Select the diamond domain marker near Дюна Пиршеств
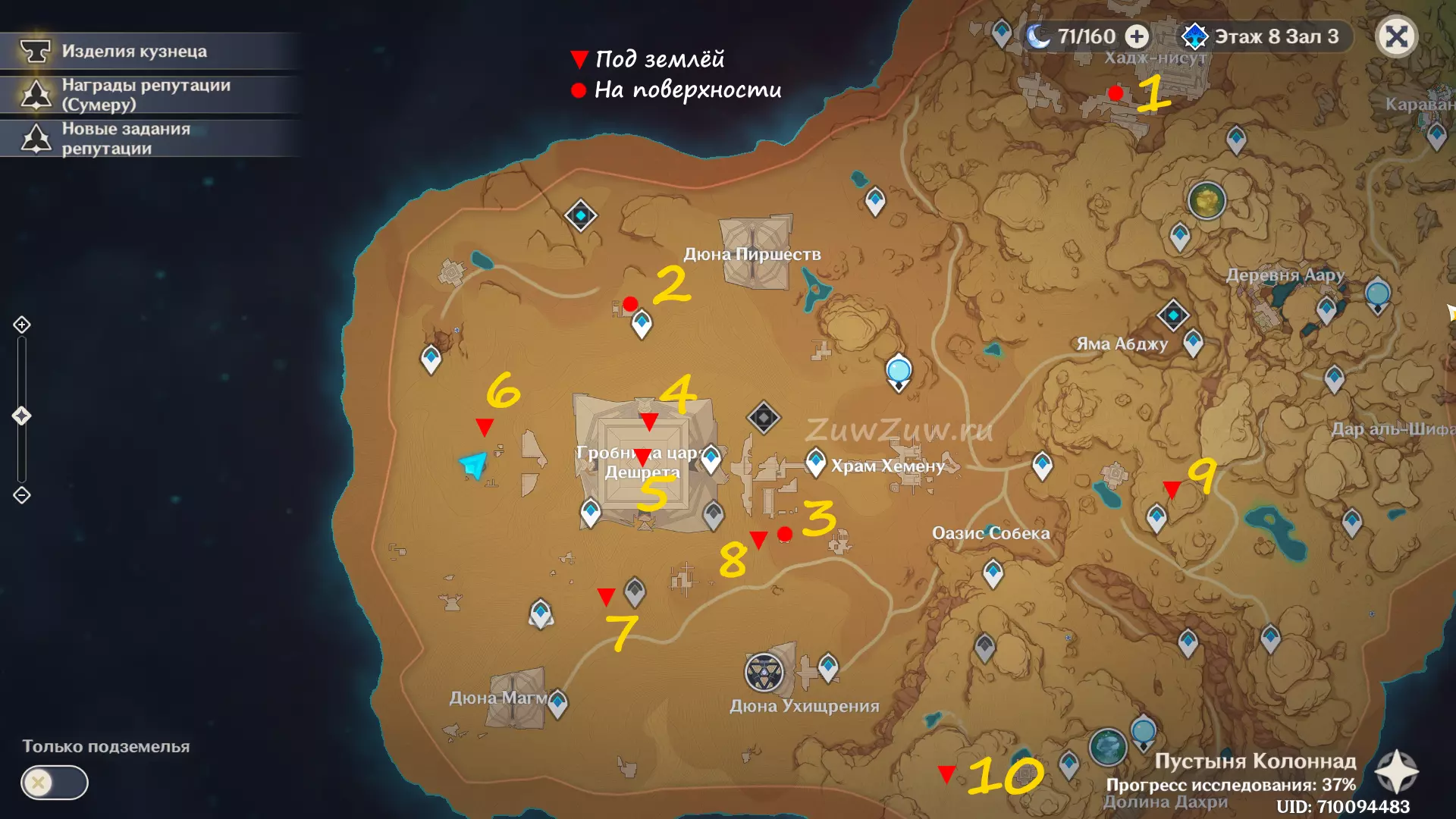Image resolution: width=1456 pixels, height=819 pixels. (x=581, y=216)
